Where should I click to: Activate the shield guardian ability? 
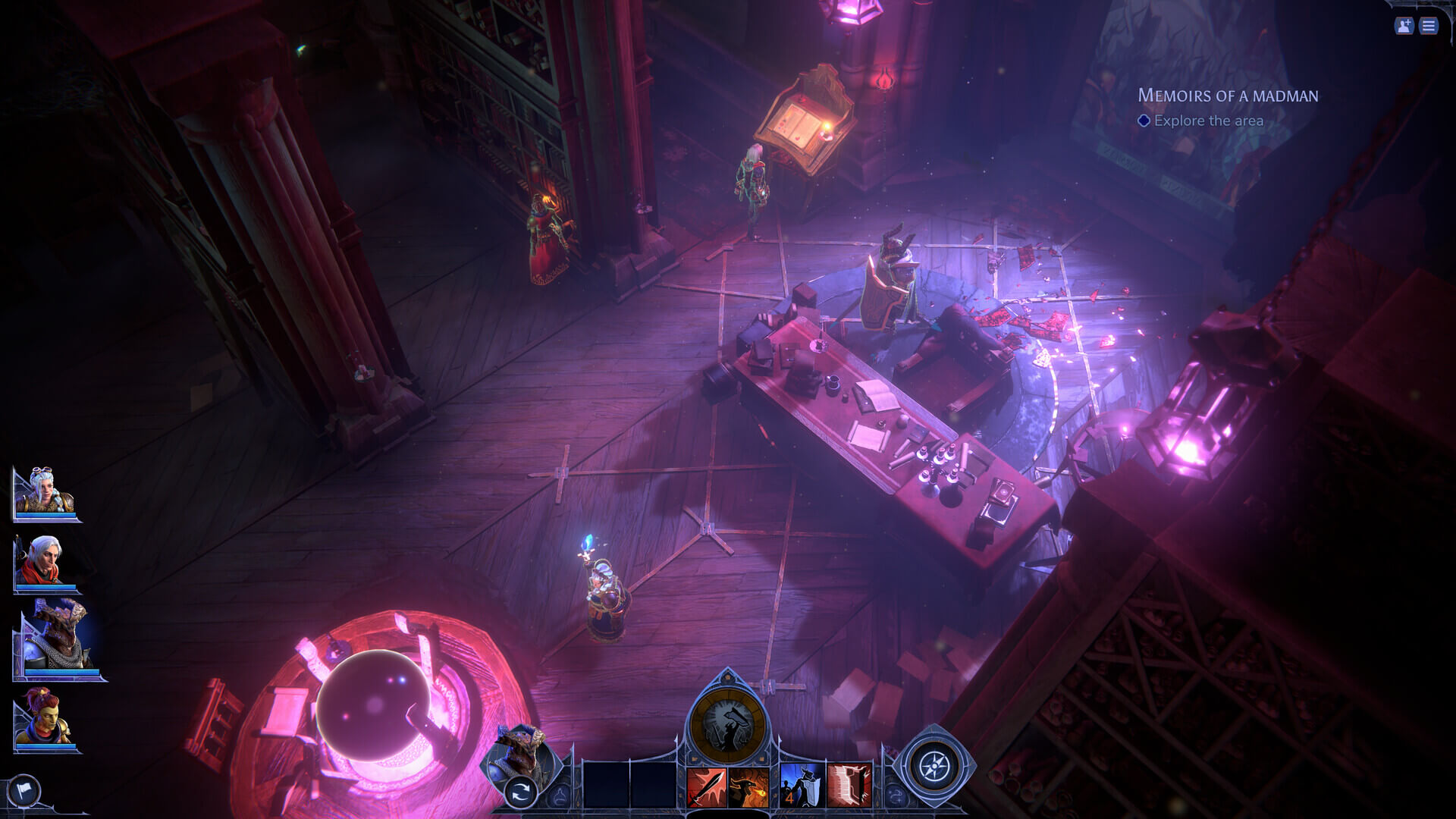(x=802, y=786)
